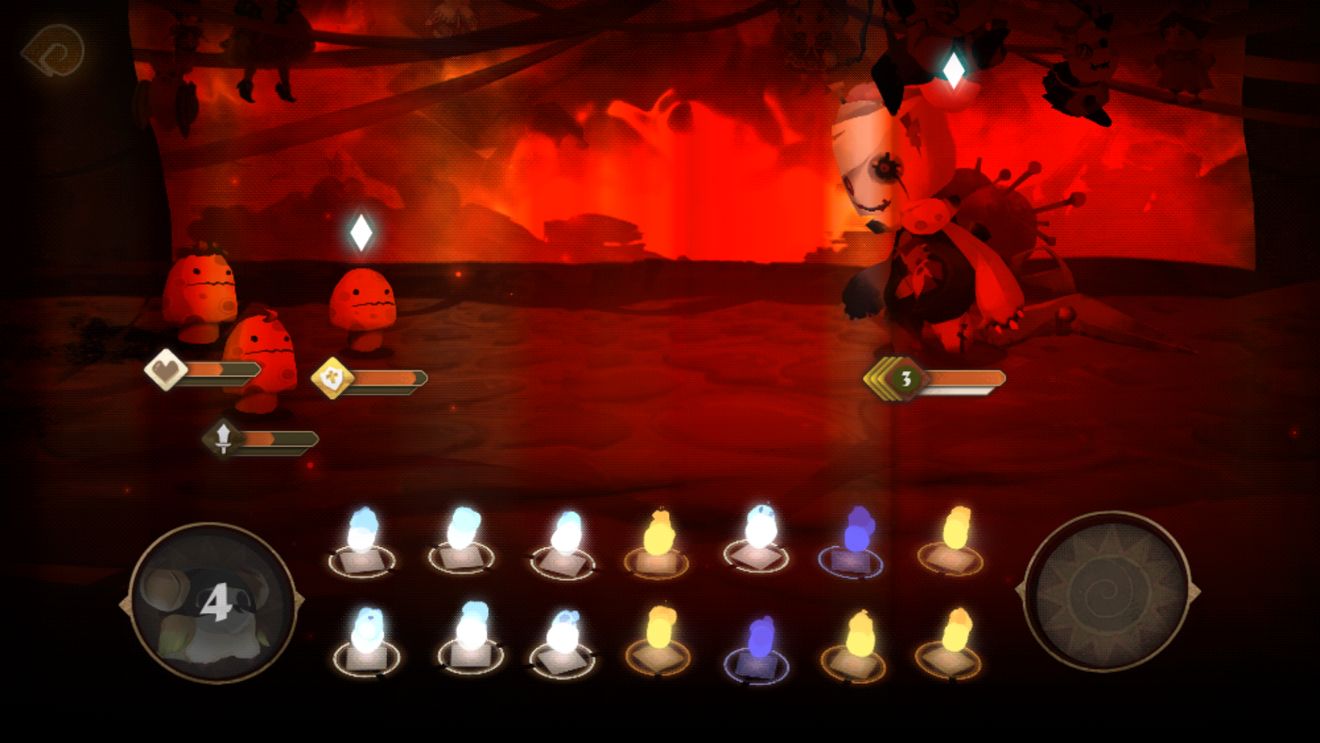Pick the purple flame between two yellow flames
Image resolution: width=1320 pixels, height=743 pixels.
pyautogui.click(x=759, y=642)
